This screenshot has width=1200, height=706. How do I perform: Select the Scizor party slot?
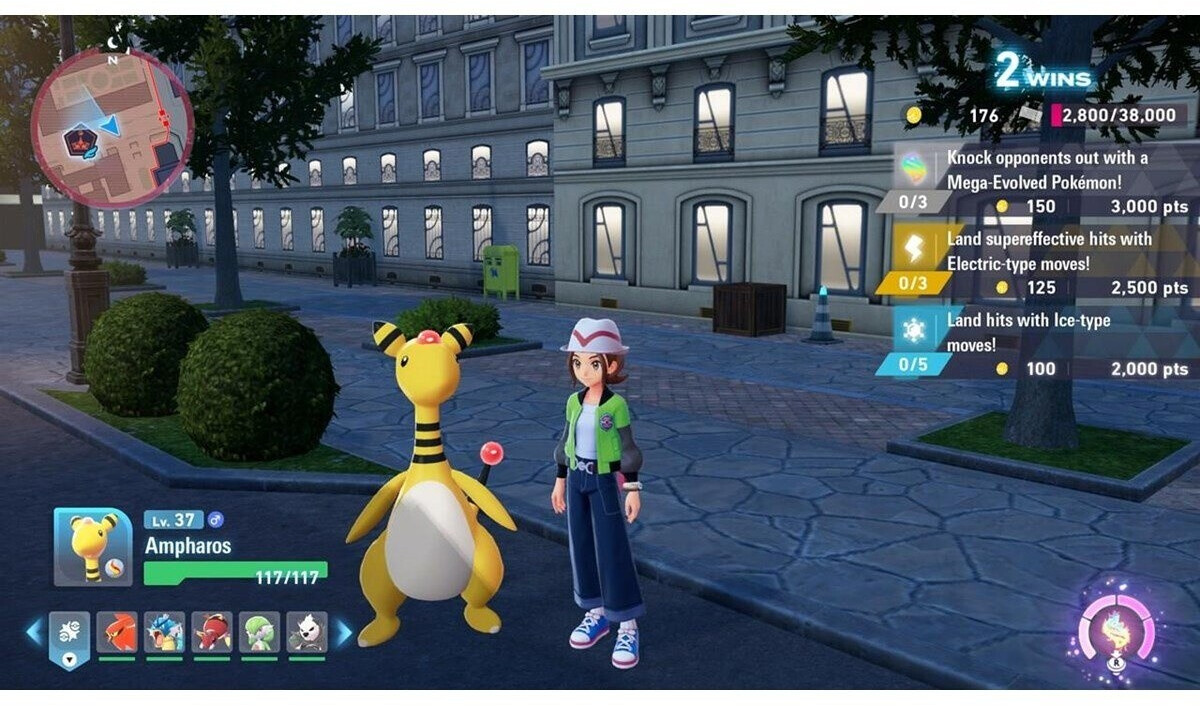pos(212,633)
